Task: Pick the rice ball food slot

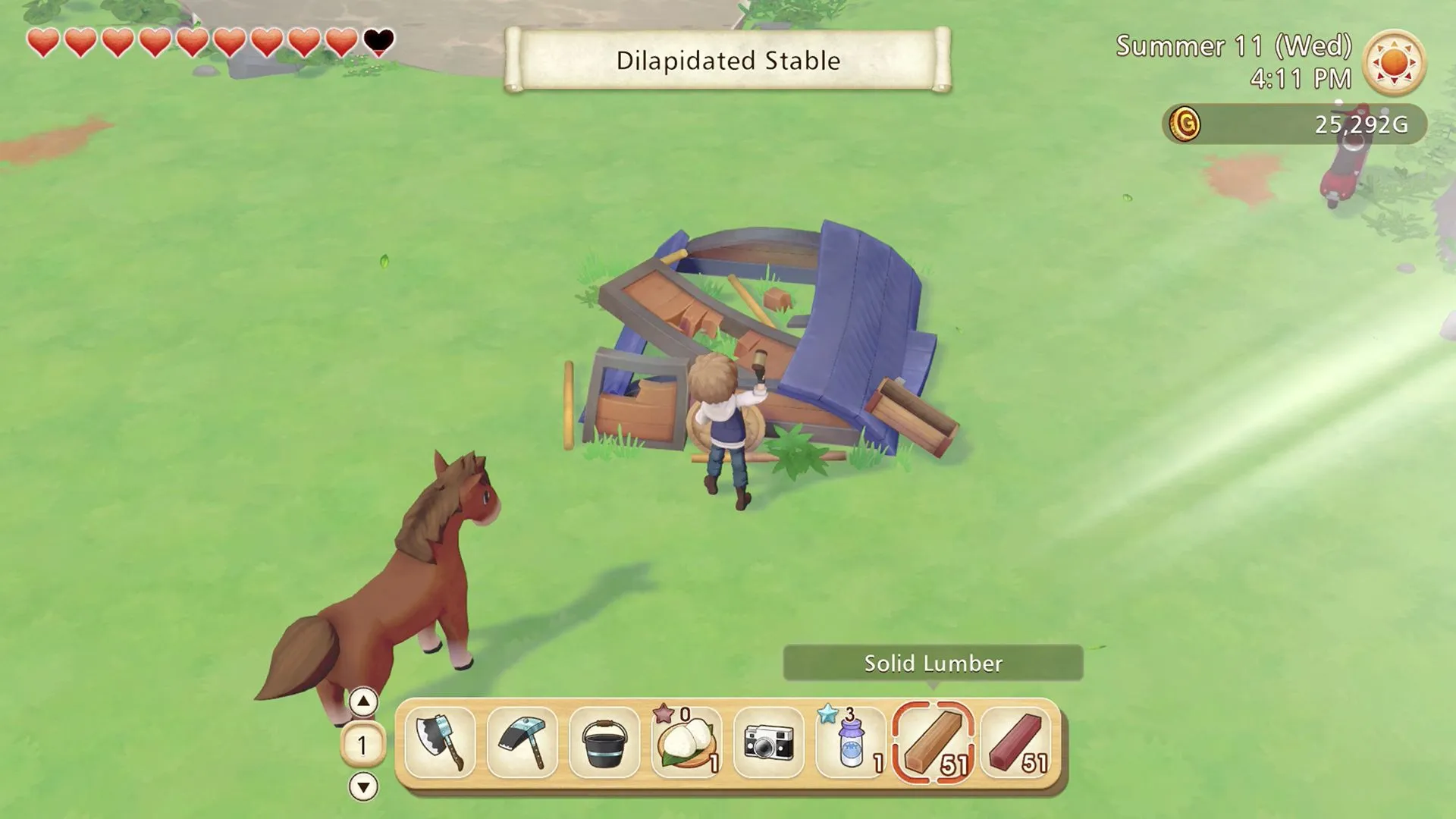Action: 687,742
